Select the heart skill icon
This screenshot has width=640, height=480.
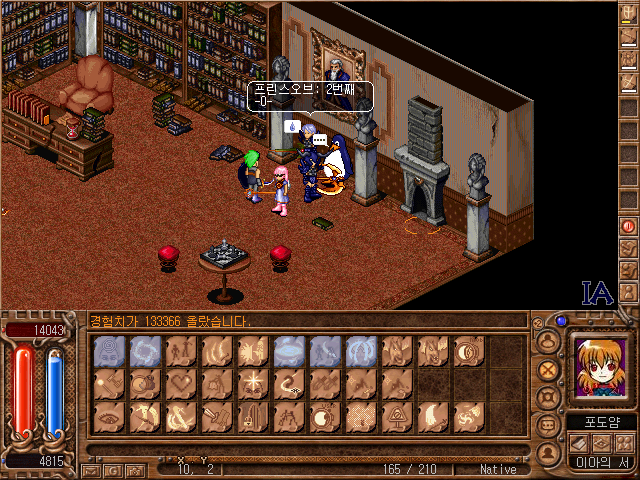(183, 382)
